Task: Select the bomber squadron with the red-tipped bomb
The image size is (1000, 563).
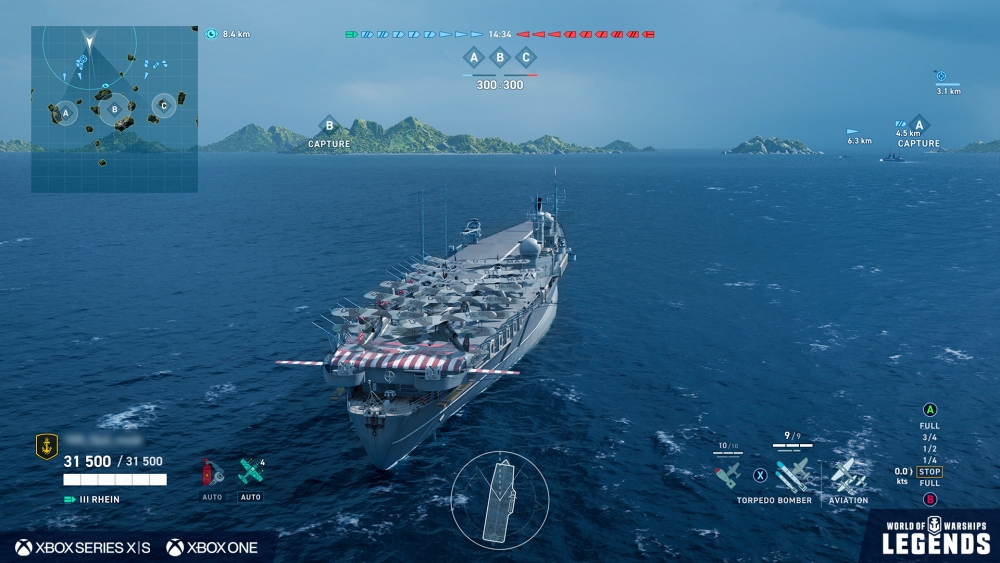Action: [728, 473]
